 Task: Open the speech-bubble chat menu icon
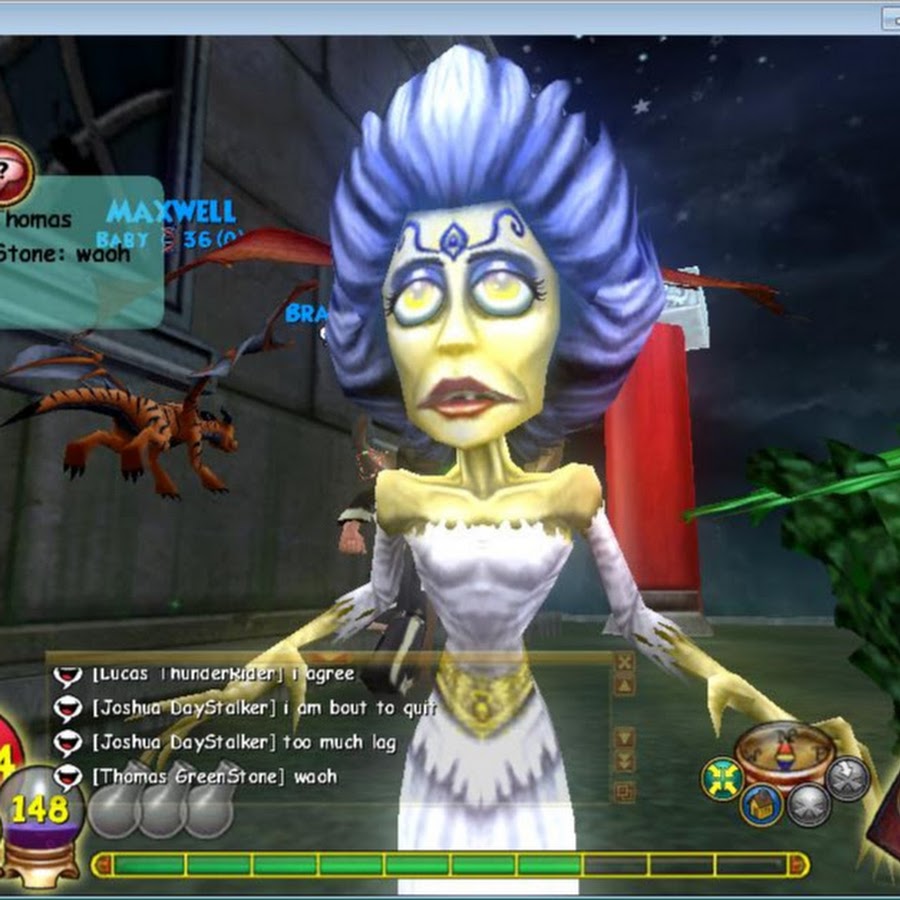pyautogui.click(x=14, y=172)
